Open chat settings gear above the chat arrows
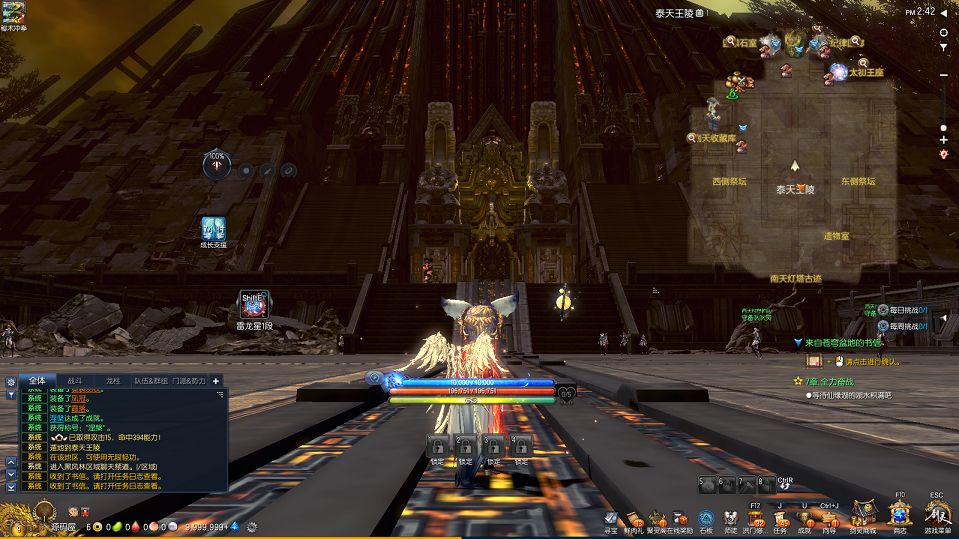The image size is (959, 539). 11,381
